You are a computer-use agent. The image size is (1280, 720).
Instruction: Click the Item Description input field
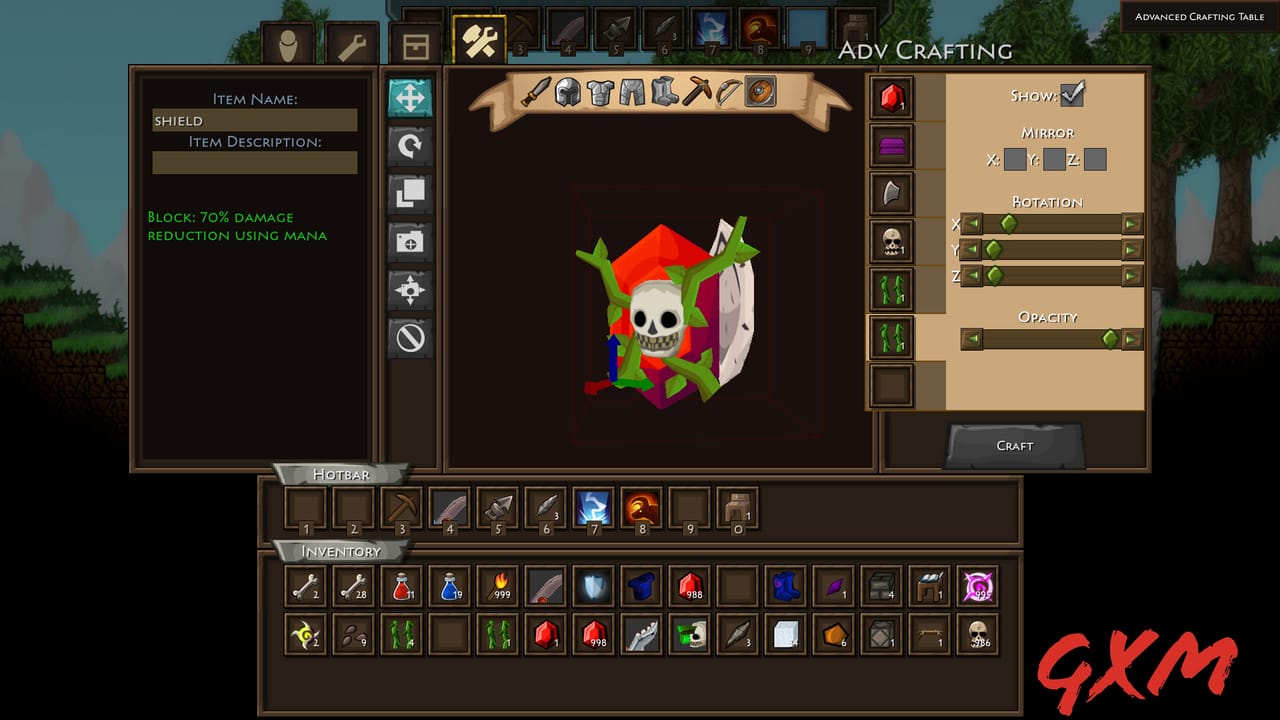click(254, 163)
